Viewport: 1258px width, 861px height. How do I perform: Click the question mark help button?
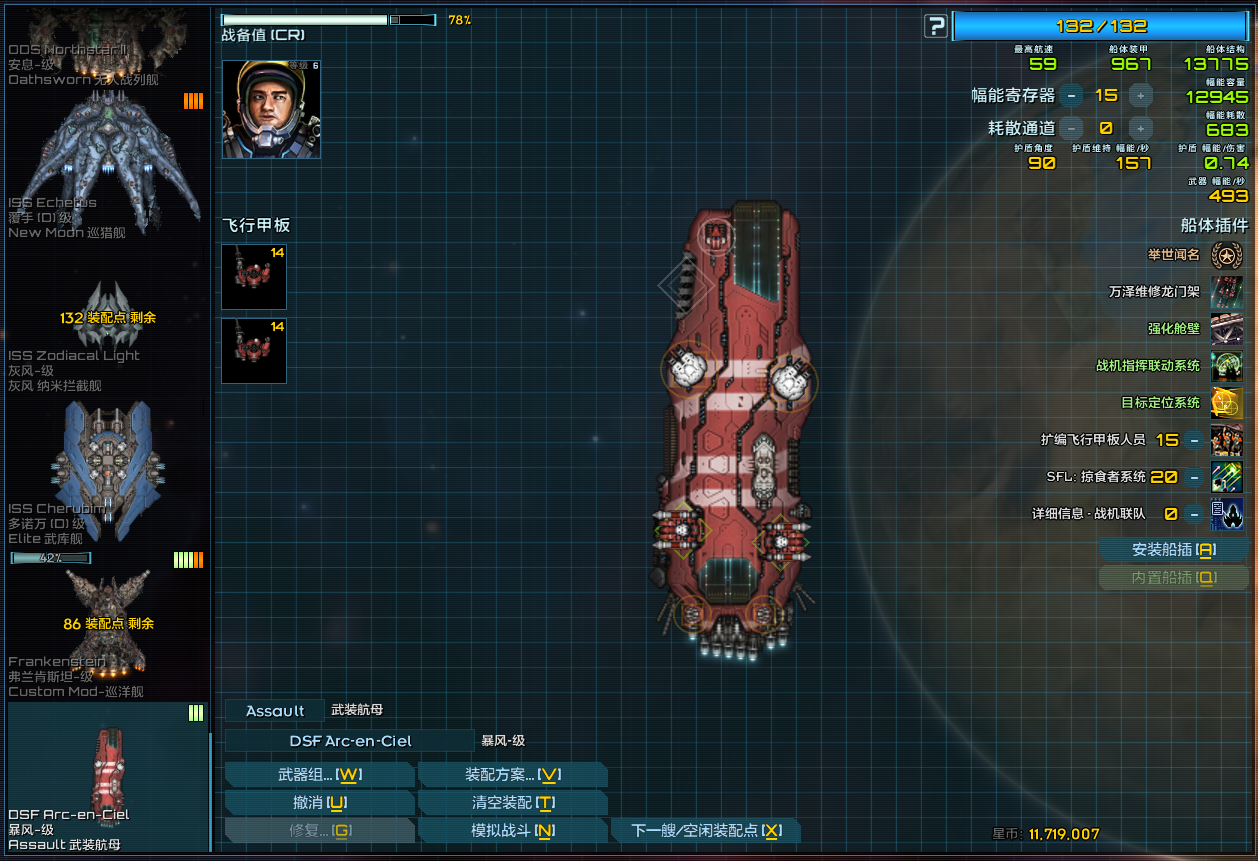tap(935, 26)
